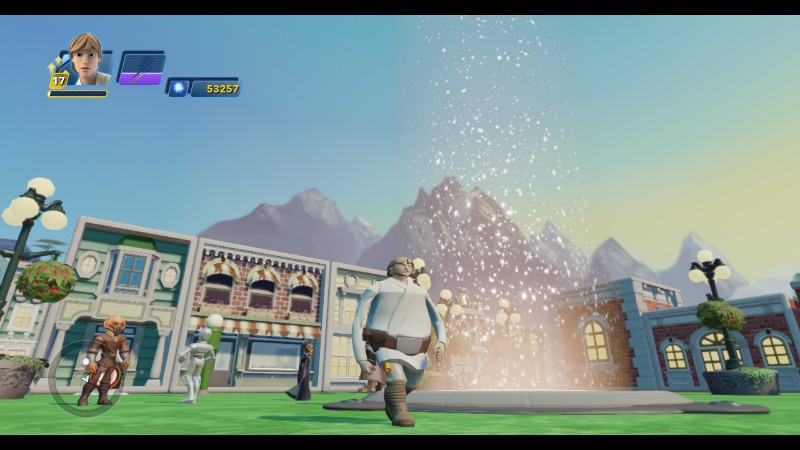800x450 pixels.
Task: Touch the virtual movement joystick circle
Action: click(85, 377)
